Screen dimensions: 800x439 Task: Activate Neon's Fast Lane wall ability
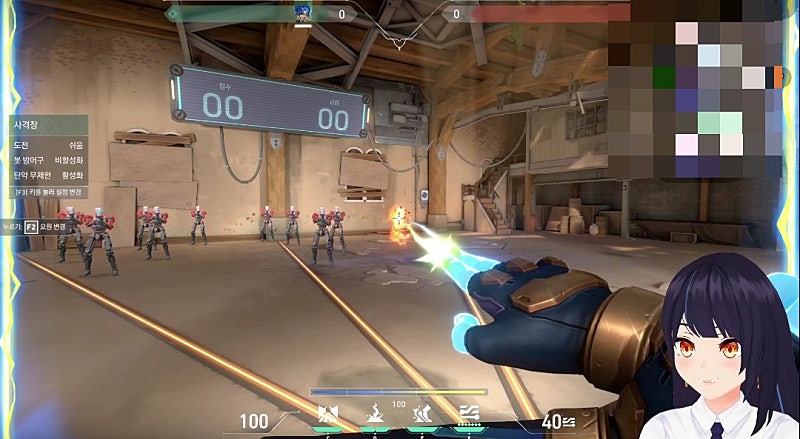click(327, 415)
